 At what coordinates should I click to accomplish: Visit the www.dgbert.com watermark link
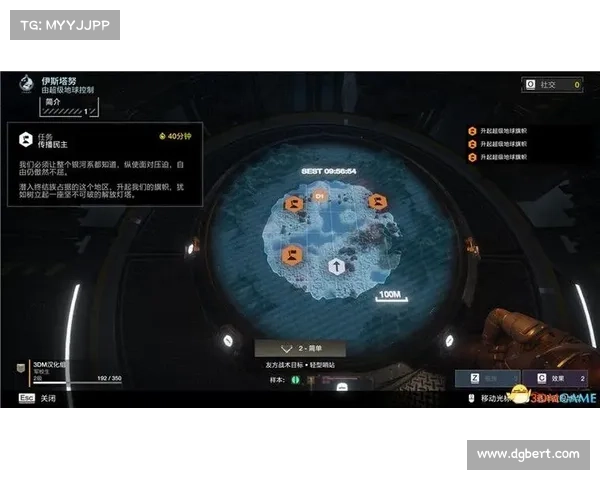tap(528, 455)
